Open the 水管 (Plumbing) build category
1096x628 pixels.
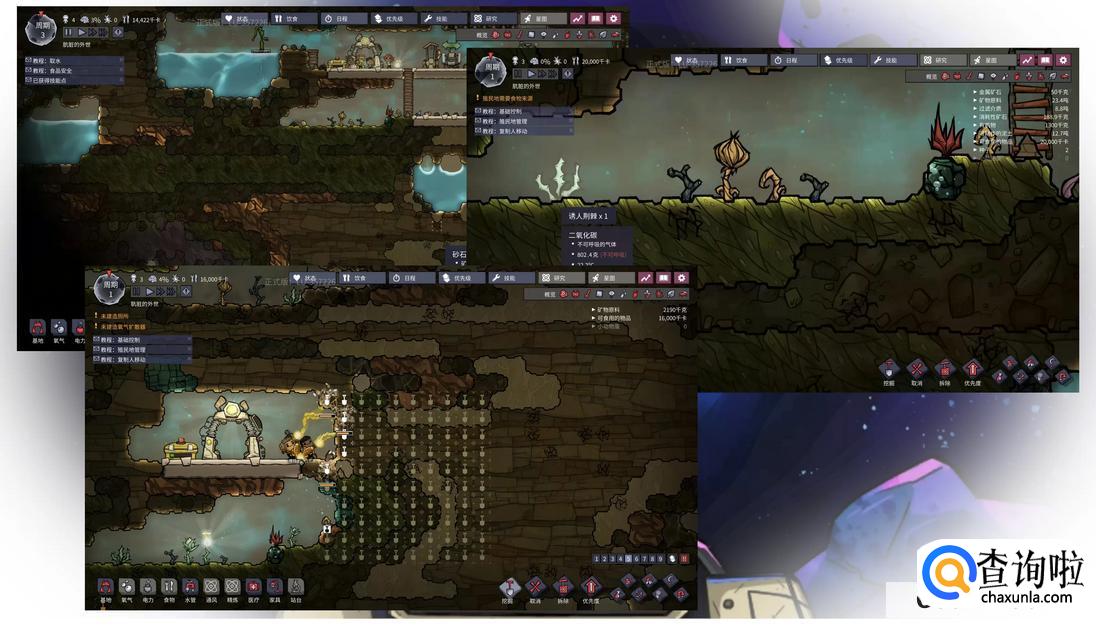point(190,587)
